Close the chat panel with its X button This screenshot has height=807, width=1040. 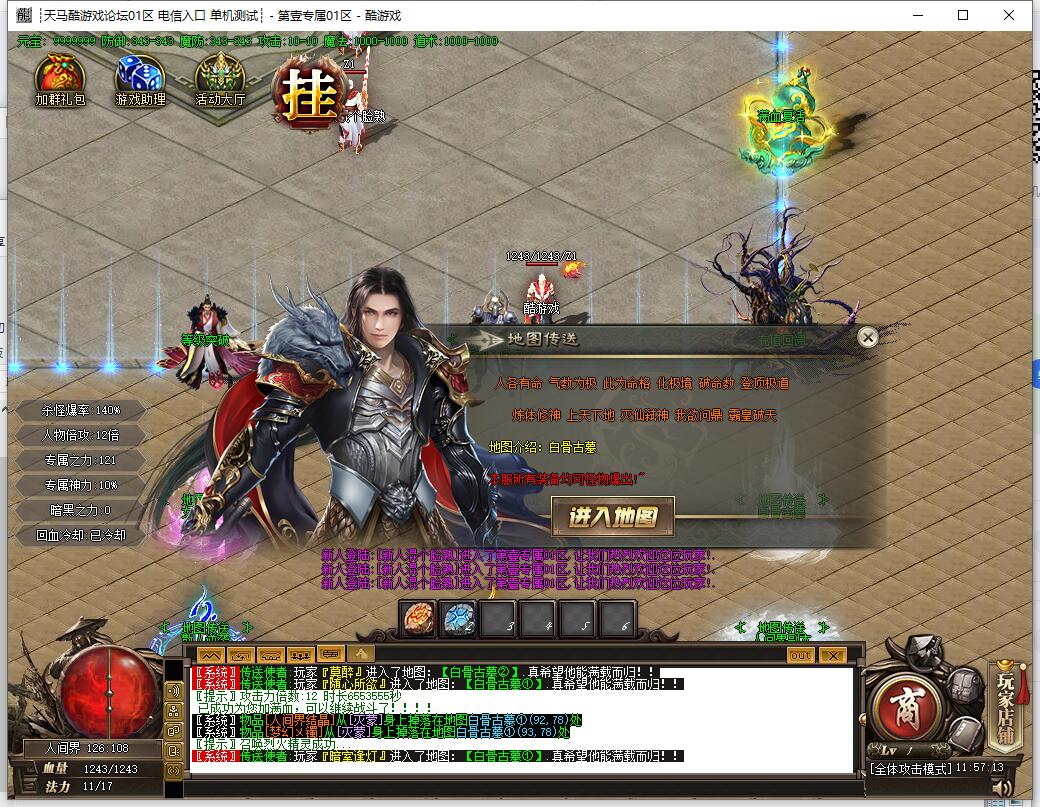[x=832, y=655]
